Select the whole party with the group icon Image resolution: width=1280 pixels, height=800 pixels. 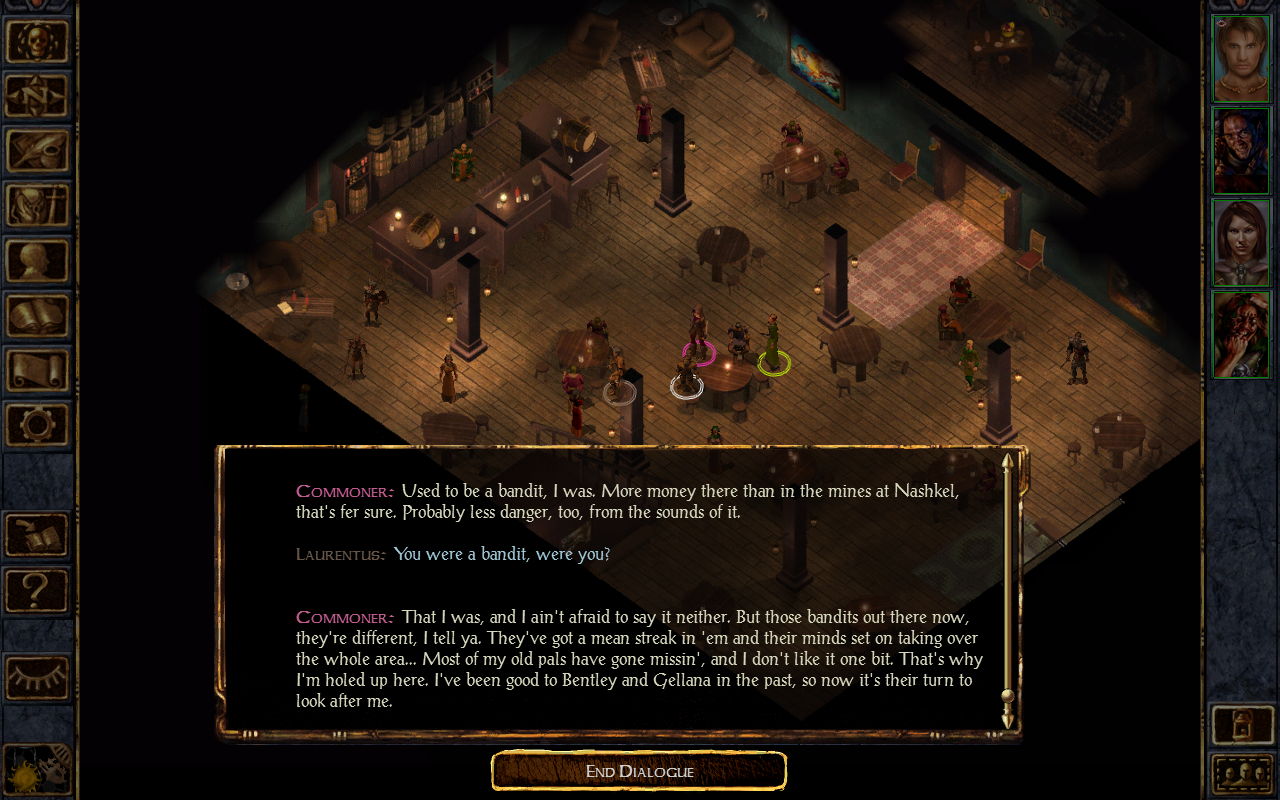point(1242,773)
